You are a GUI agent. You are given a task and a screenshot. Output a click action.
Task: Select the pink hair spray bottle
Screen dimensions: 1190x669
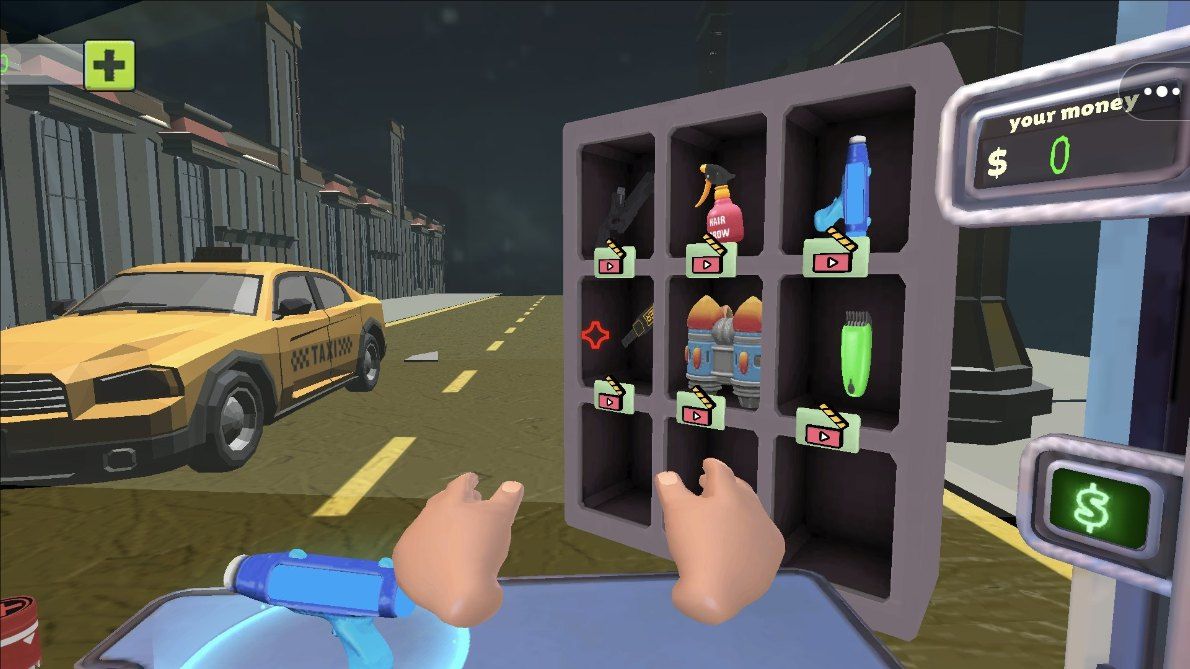[718, 204]
